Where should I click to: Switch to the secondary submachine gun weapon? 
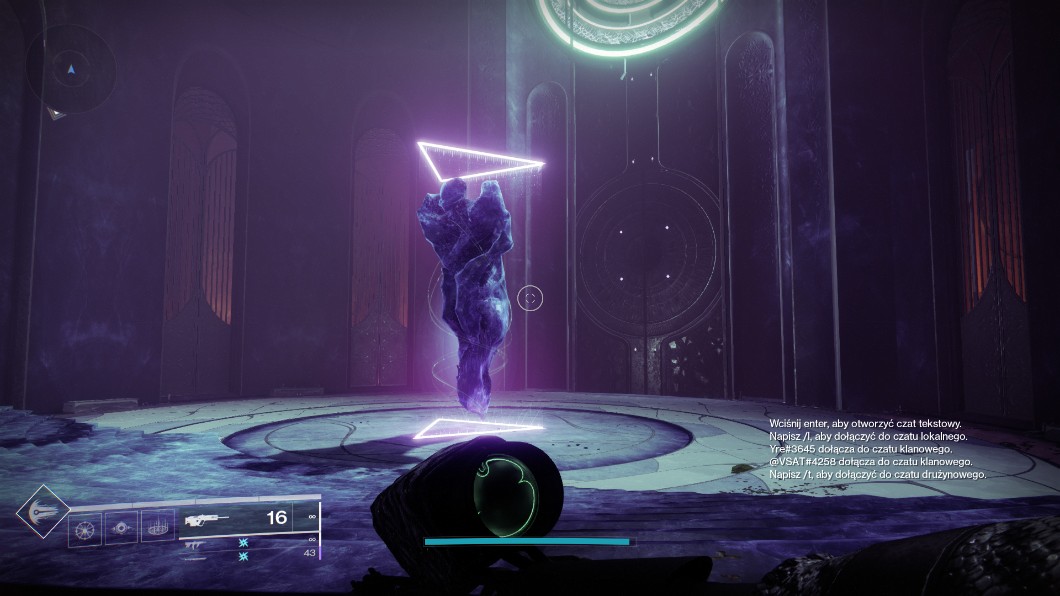[x=196, y=545]
